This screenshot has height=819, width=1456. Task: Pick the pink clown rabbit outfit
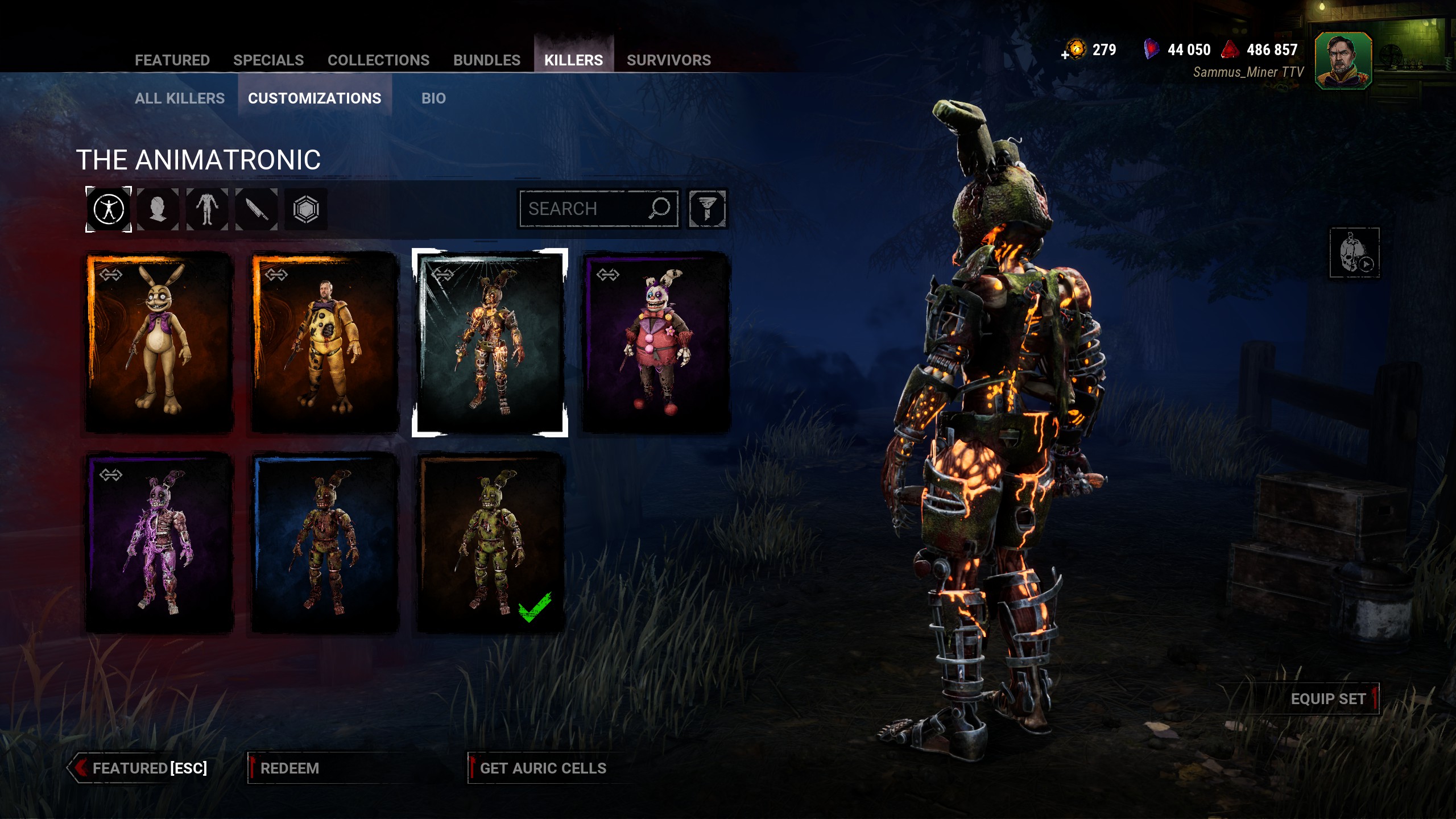click(x=656, y=343)
